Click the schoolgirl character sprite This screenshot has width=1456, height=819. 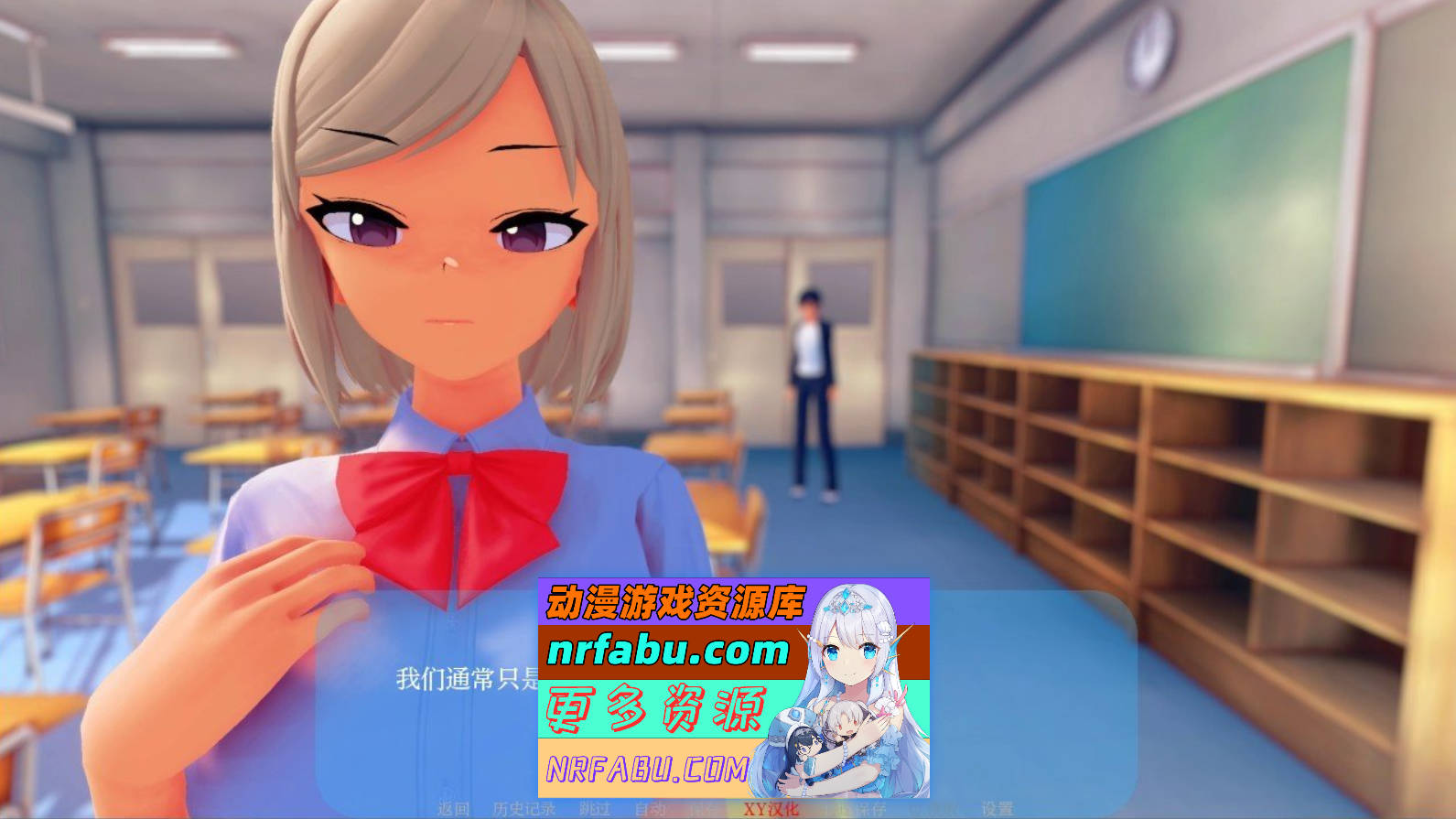(439, 275)
